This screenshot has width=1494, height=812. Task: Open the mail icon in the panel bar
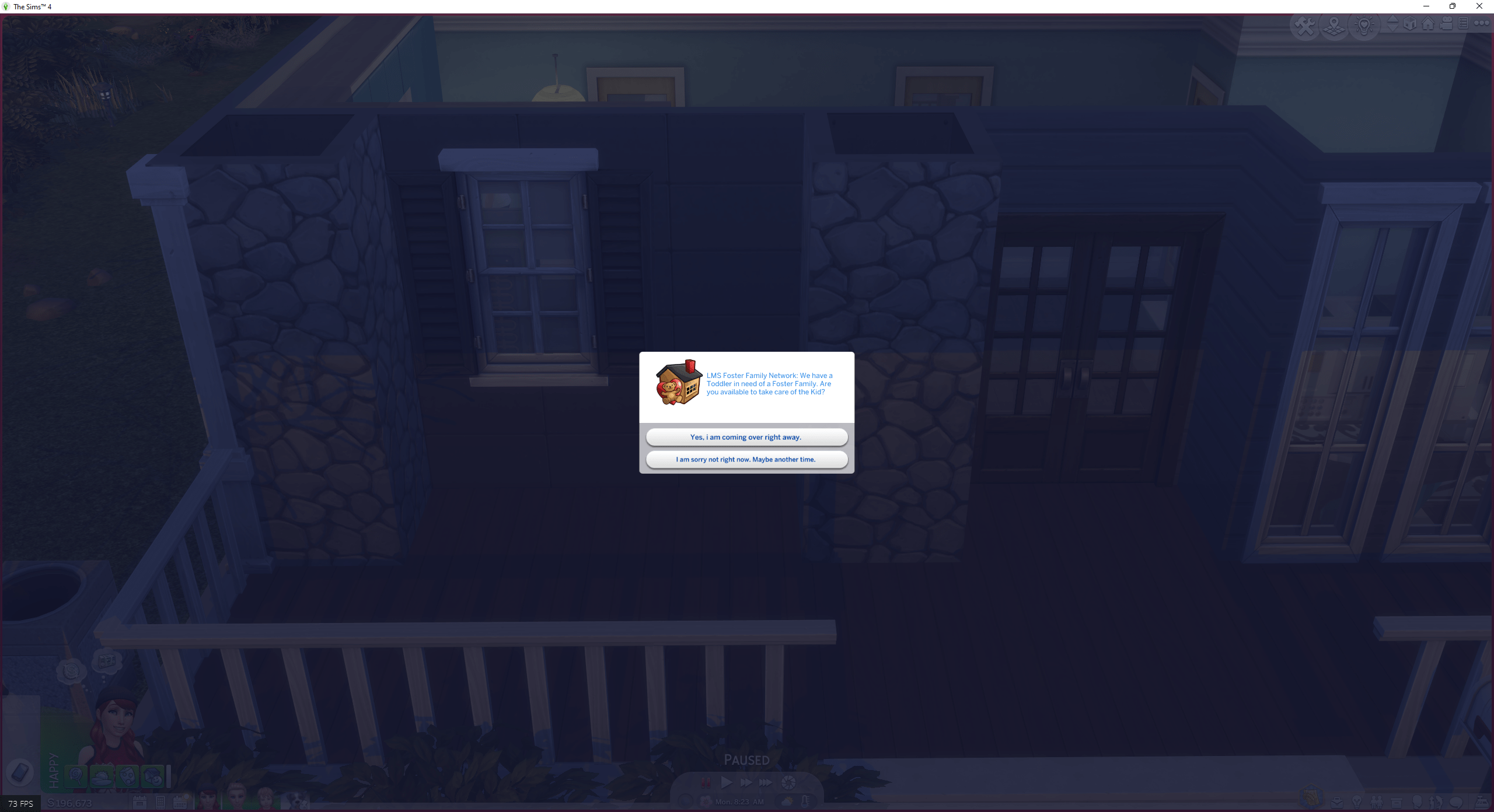pyautogui.click(x=1337, y=801)
